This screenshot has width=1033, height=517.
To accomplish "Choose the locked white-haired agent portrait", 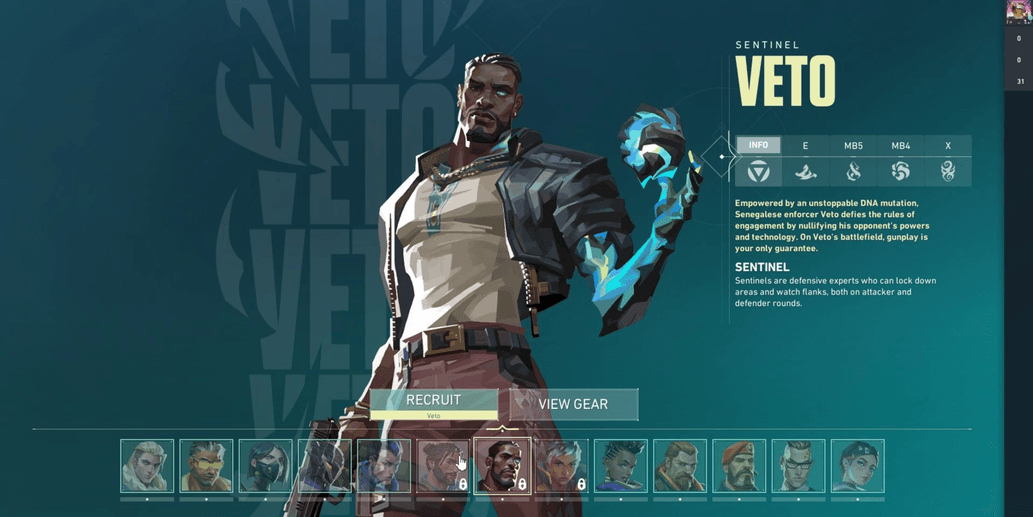I will coord(561,466).
